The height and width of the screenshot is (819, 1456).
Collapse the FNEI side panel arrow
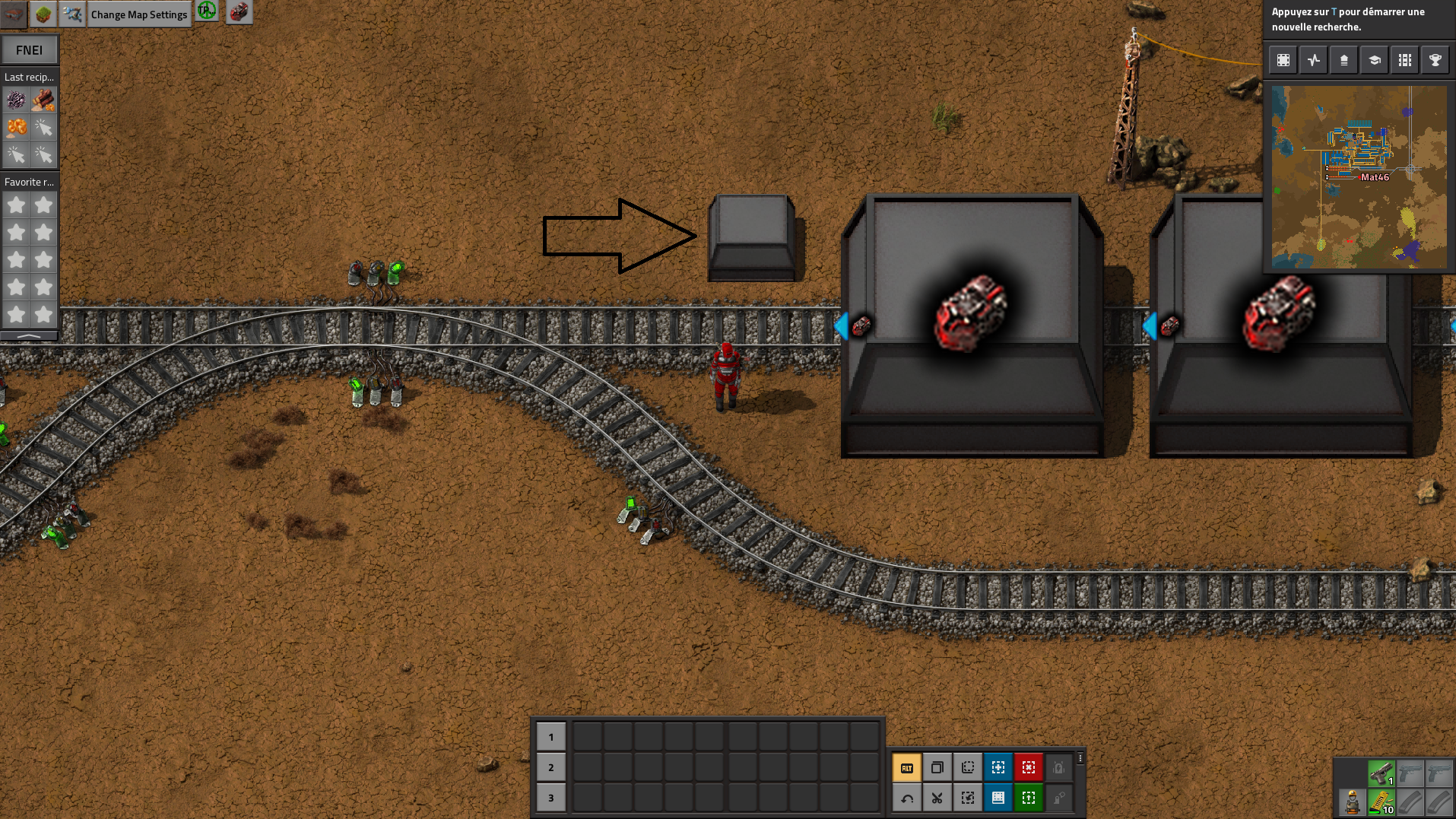click(x=29, y=335)
